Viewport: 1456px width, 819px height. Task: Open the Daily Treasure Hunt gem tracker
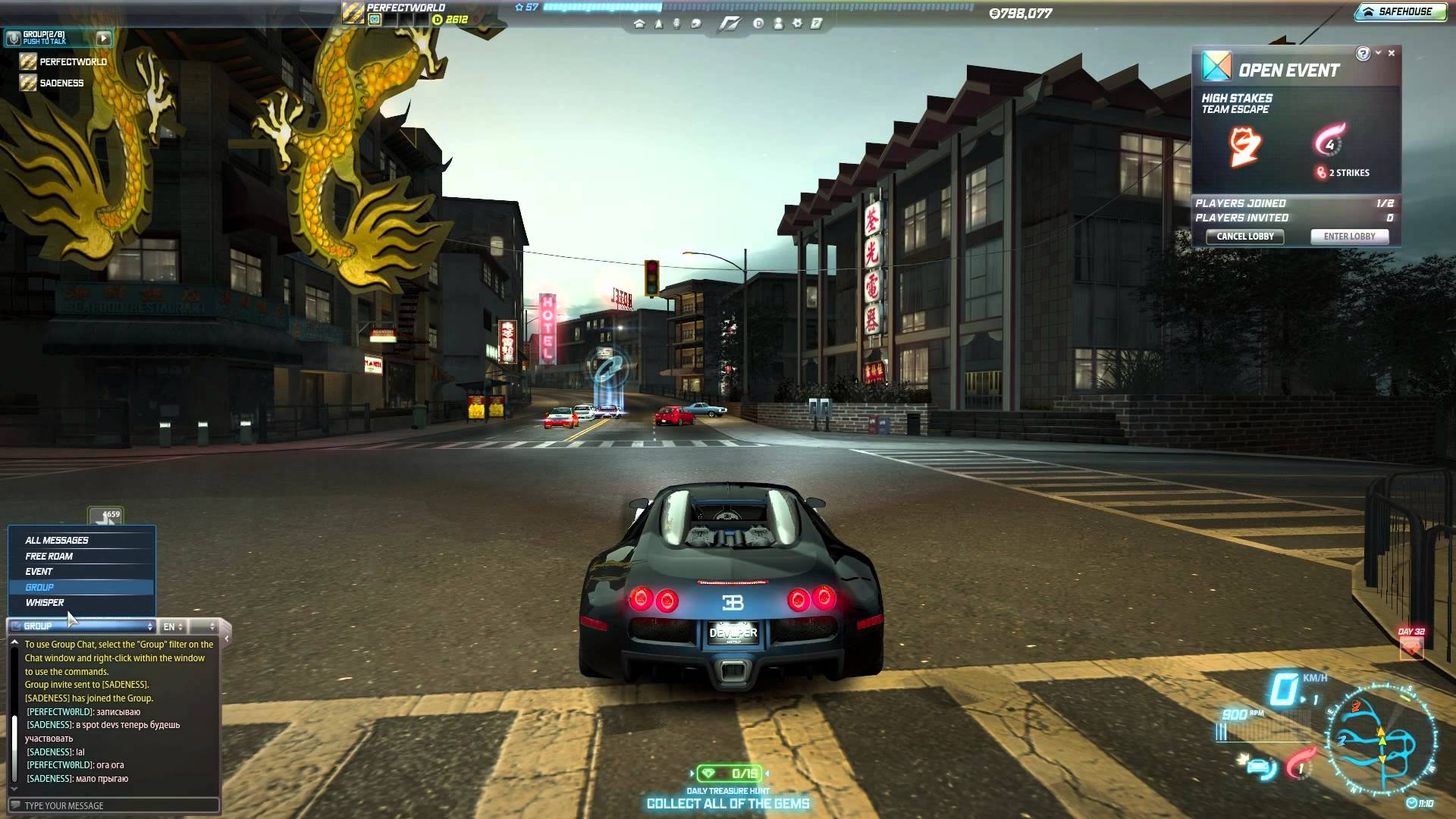tap(729, 773)
